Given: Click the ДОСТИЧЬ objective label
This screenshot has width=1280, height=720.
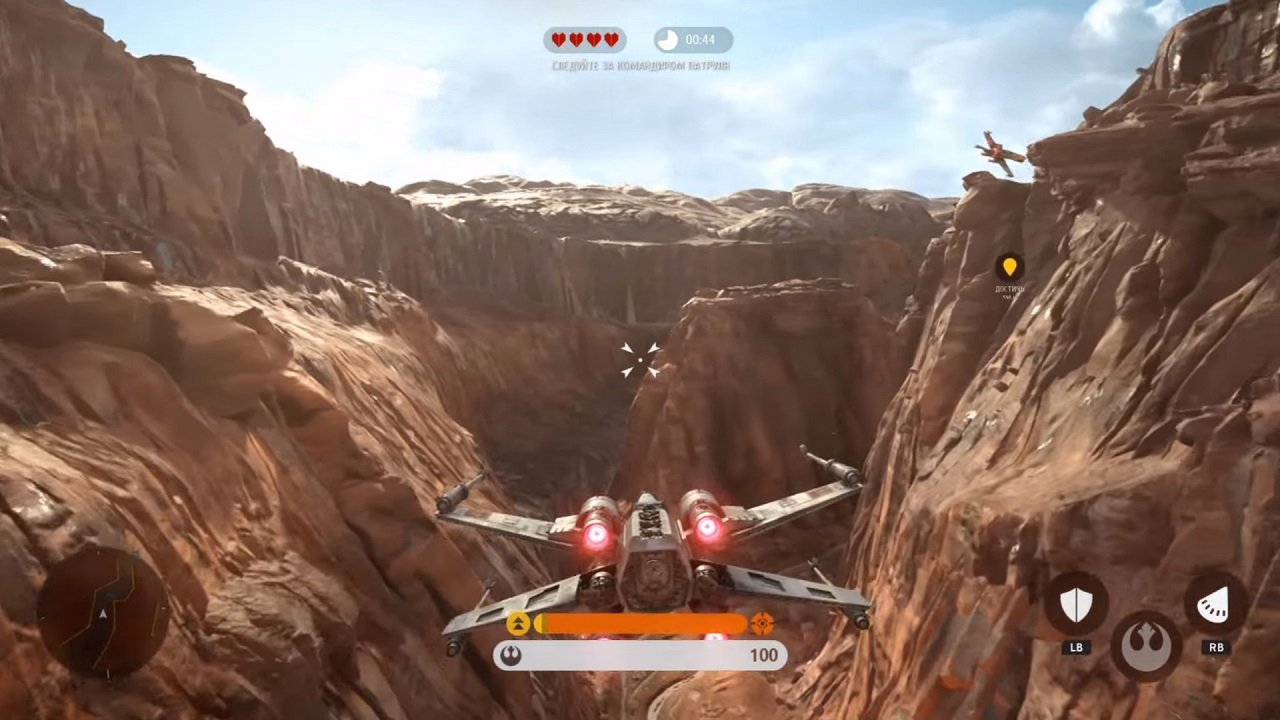Looking at the screenshot, I should (1010, 290).
